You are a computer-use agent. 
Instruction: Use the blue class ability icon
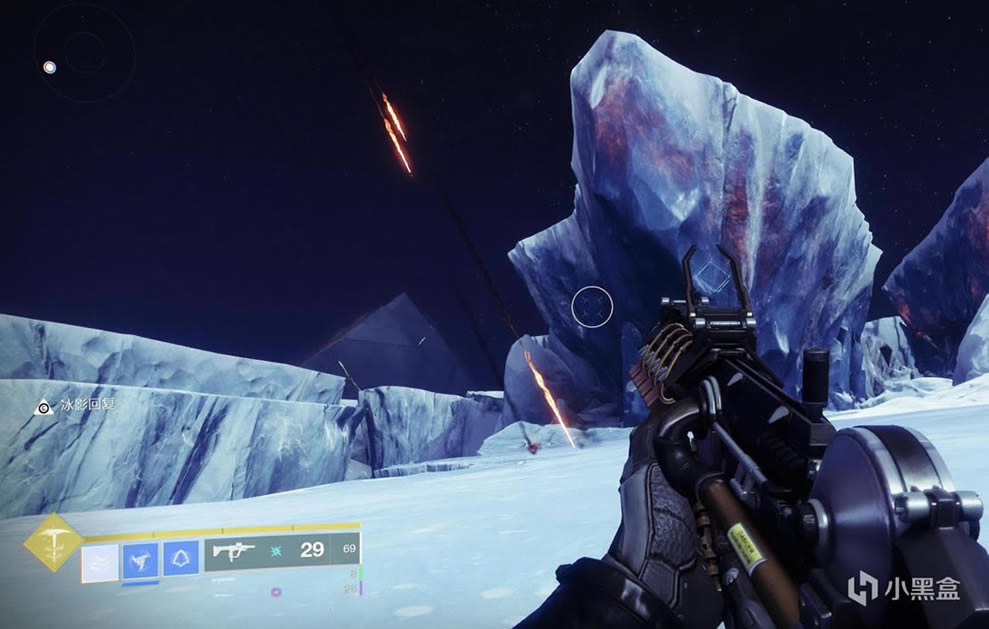180,558
